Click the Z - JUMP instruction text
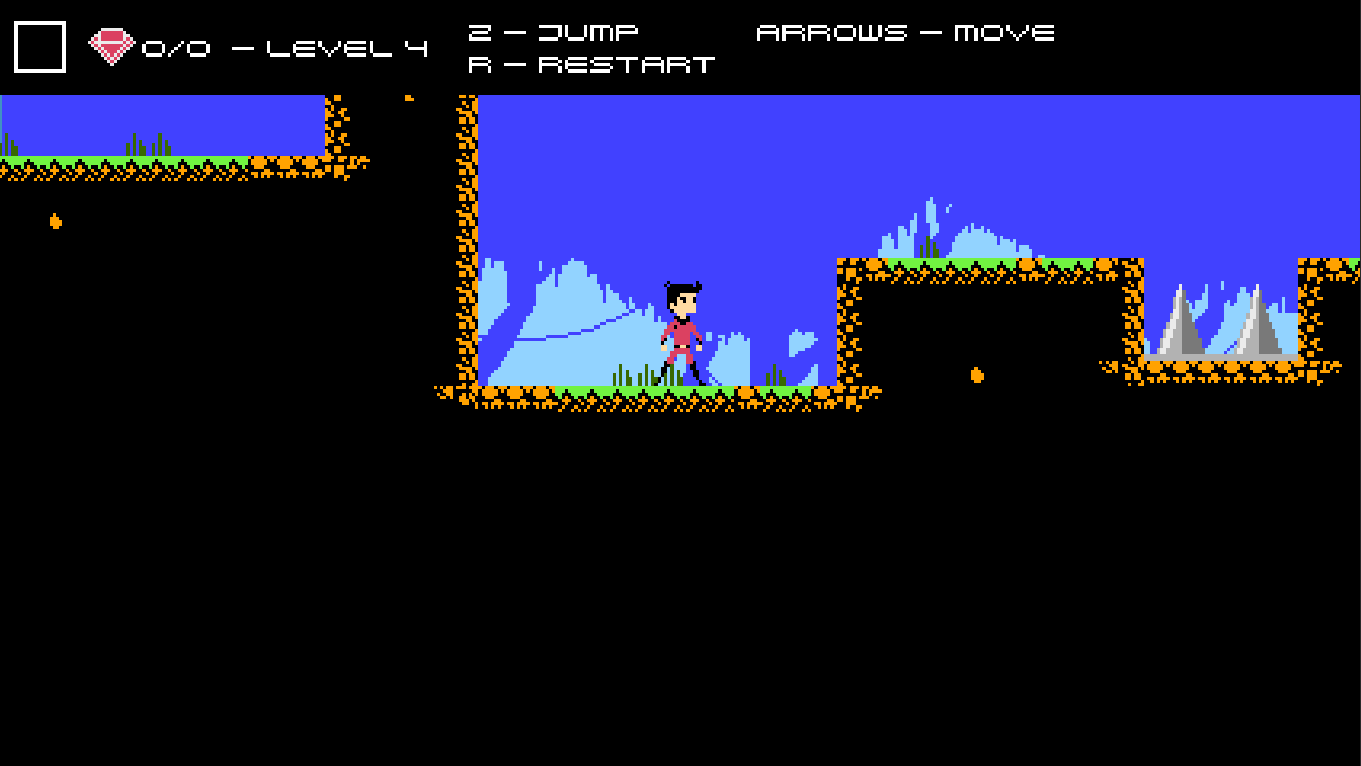Screen dimensions: 1361x766 click(553, 31)
